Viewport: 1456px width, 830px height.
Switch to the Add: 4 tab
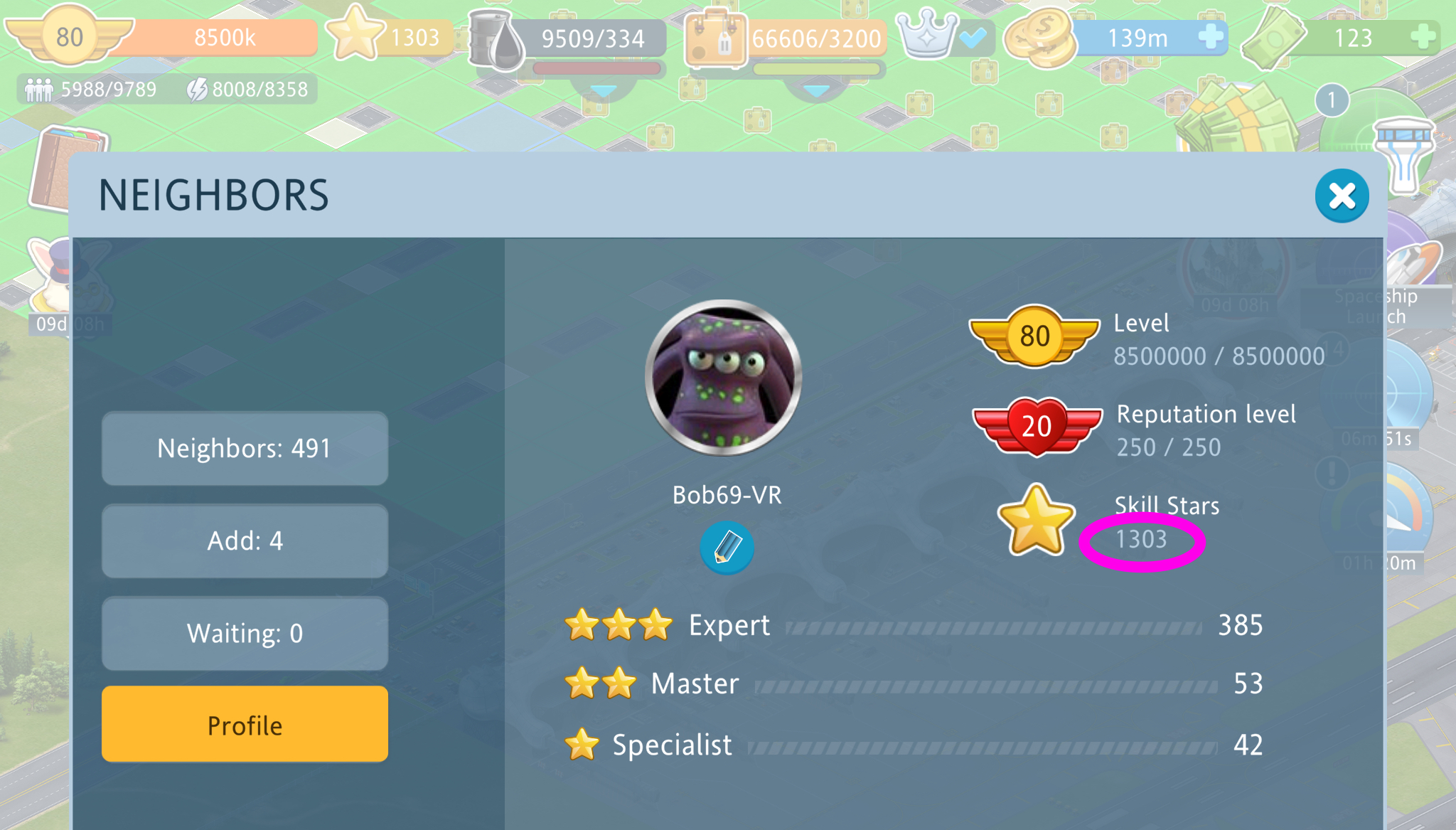pos(245,541)
